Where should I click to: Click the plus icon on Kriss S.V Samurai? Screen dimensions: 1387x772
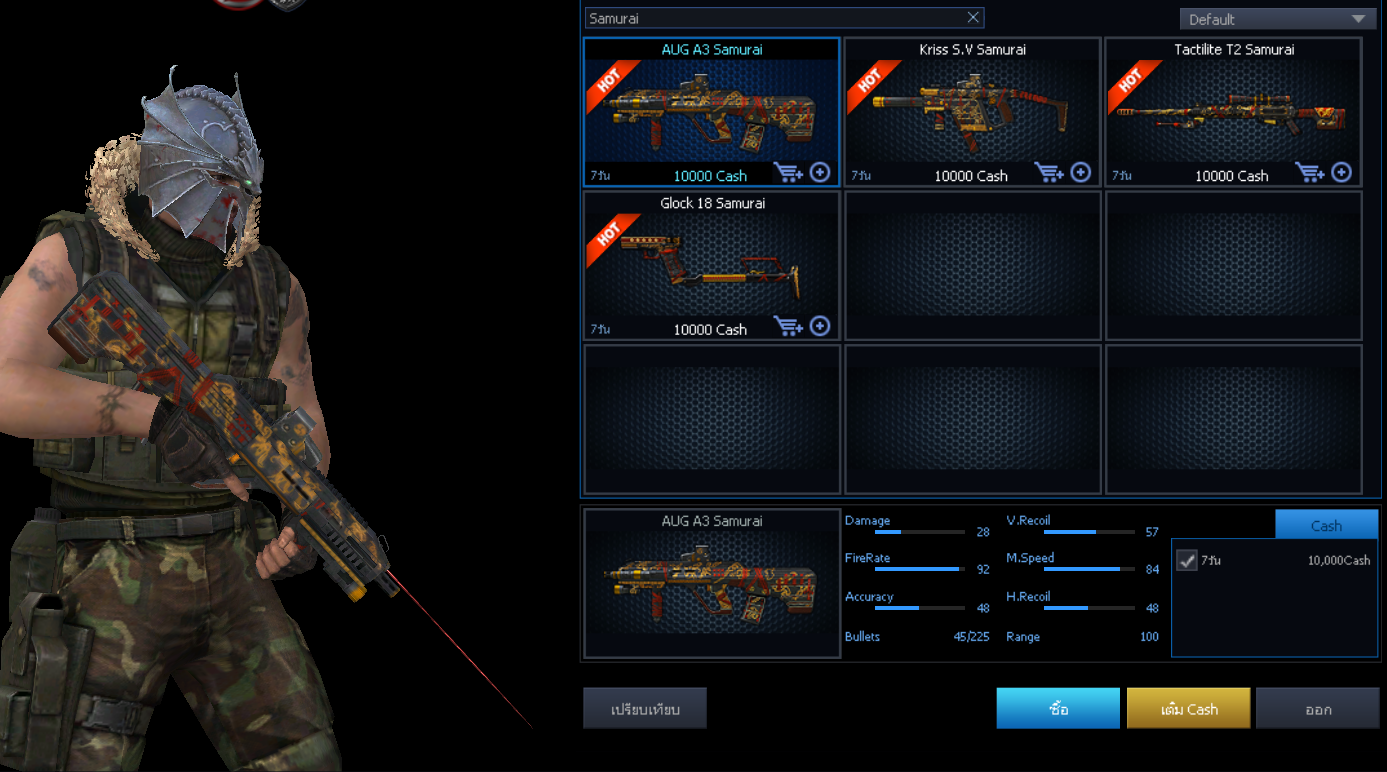click(1081, 172)
